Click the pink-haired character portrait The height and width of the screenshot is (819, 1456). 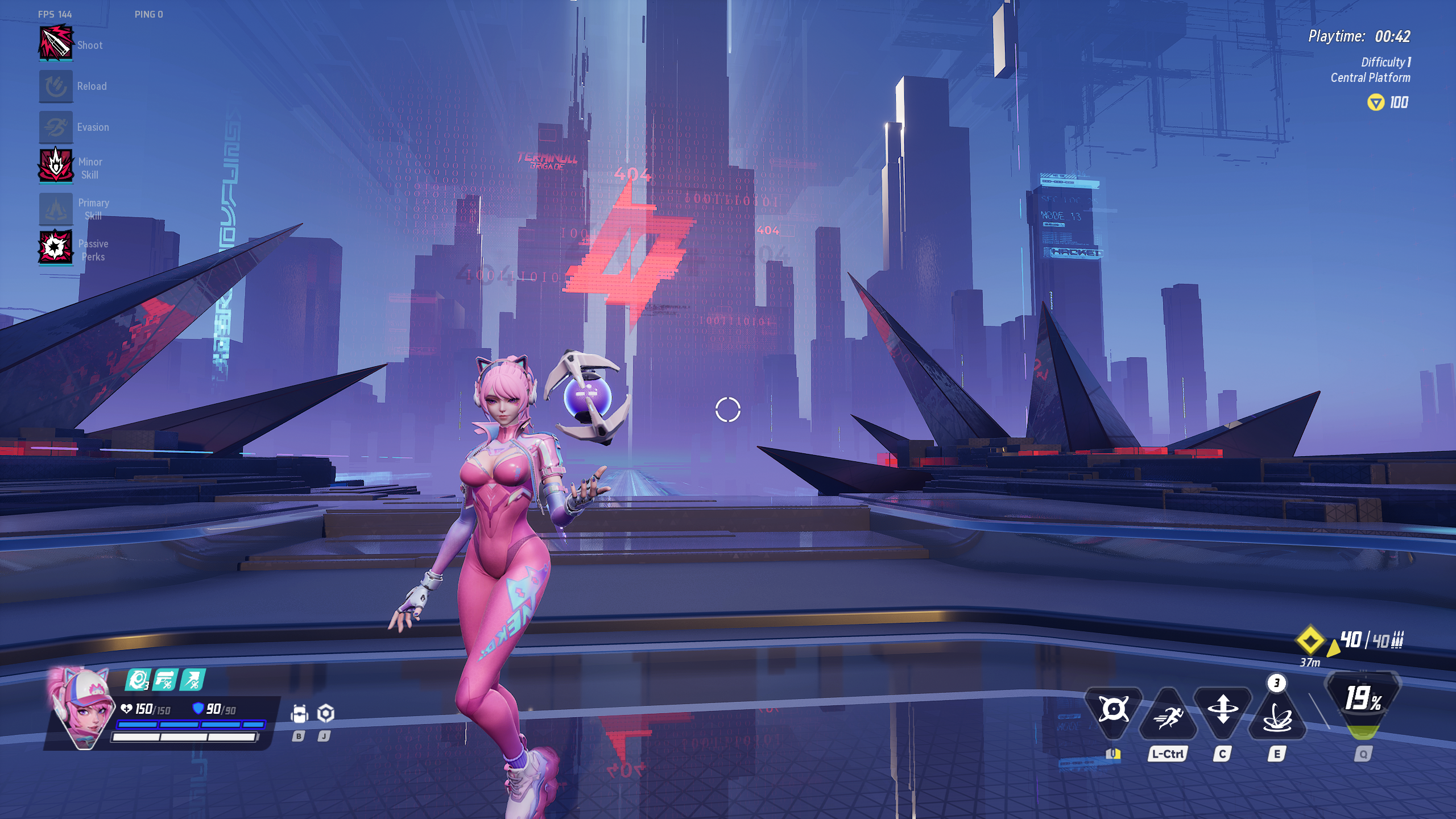click(82, 709)
